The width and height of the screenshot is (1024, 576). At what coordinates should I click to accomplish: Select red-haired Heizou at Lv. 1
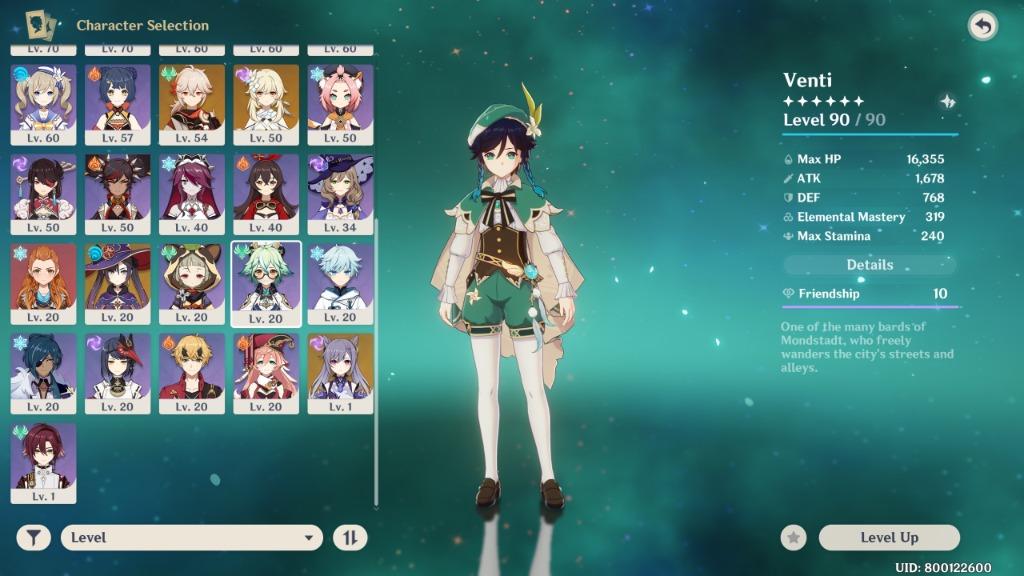coord(43,462)
